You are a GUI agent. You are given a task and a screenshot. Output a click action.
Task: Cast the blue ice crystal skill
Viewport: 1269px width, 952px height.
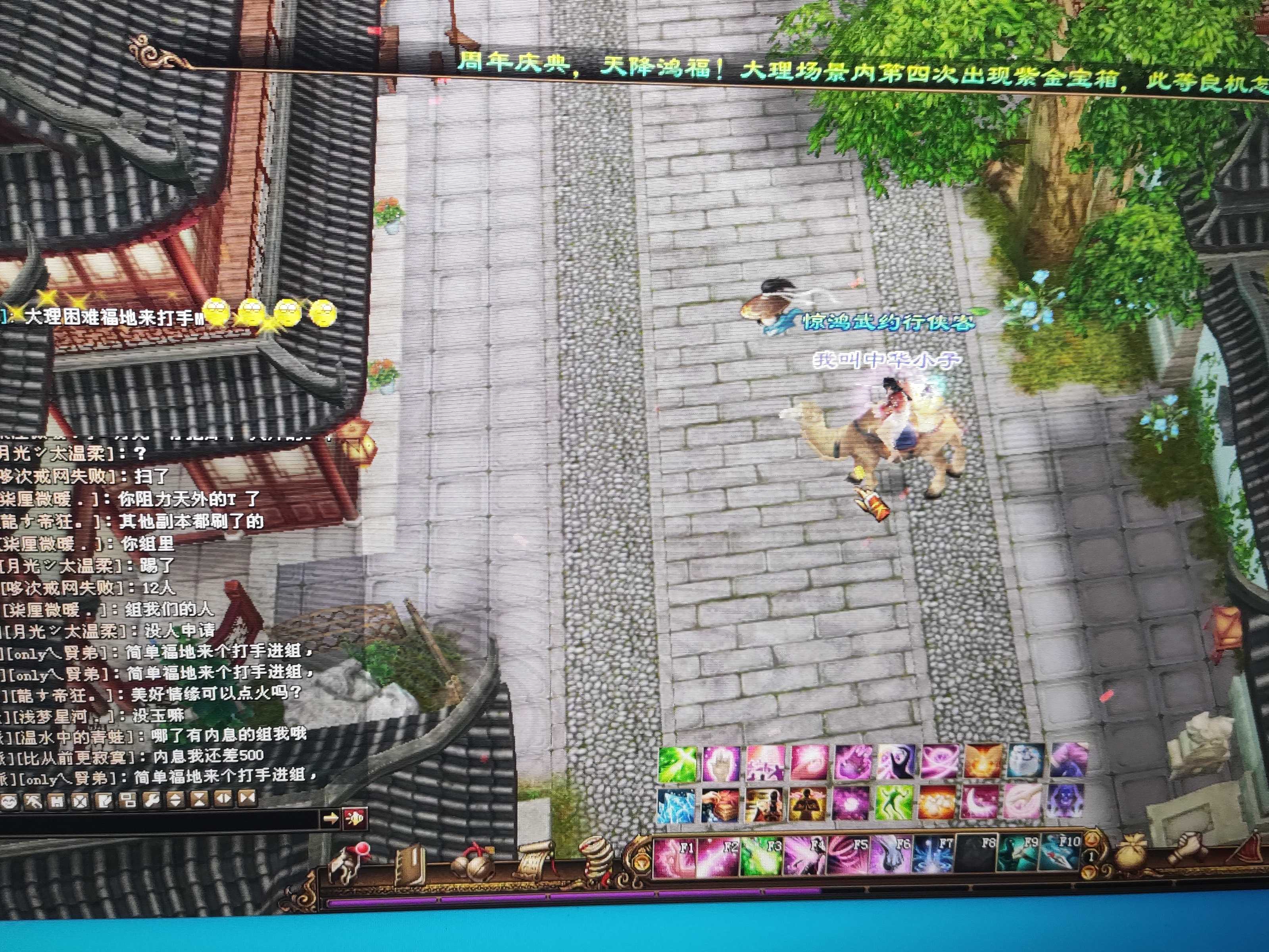(676, 804)
